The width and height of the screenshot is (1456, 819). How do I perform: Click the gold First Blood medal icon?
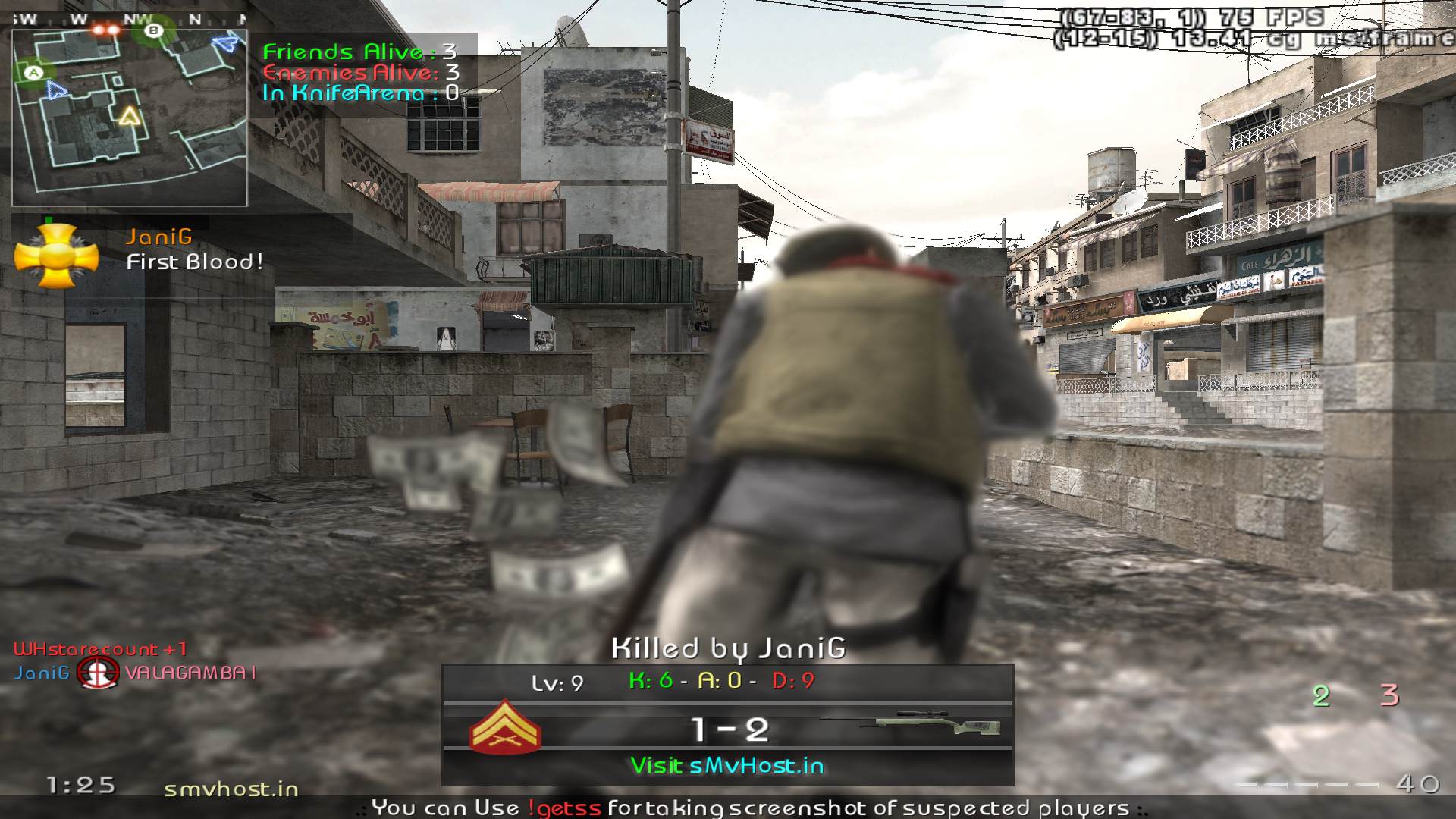point(57,256)
